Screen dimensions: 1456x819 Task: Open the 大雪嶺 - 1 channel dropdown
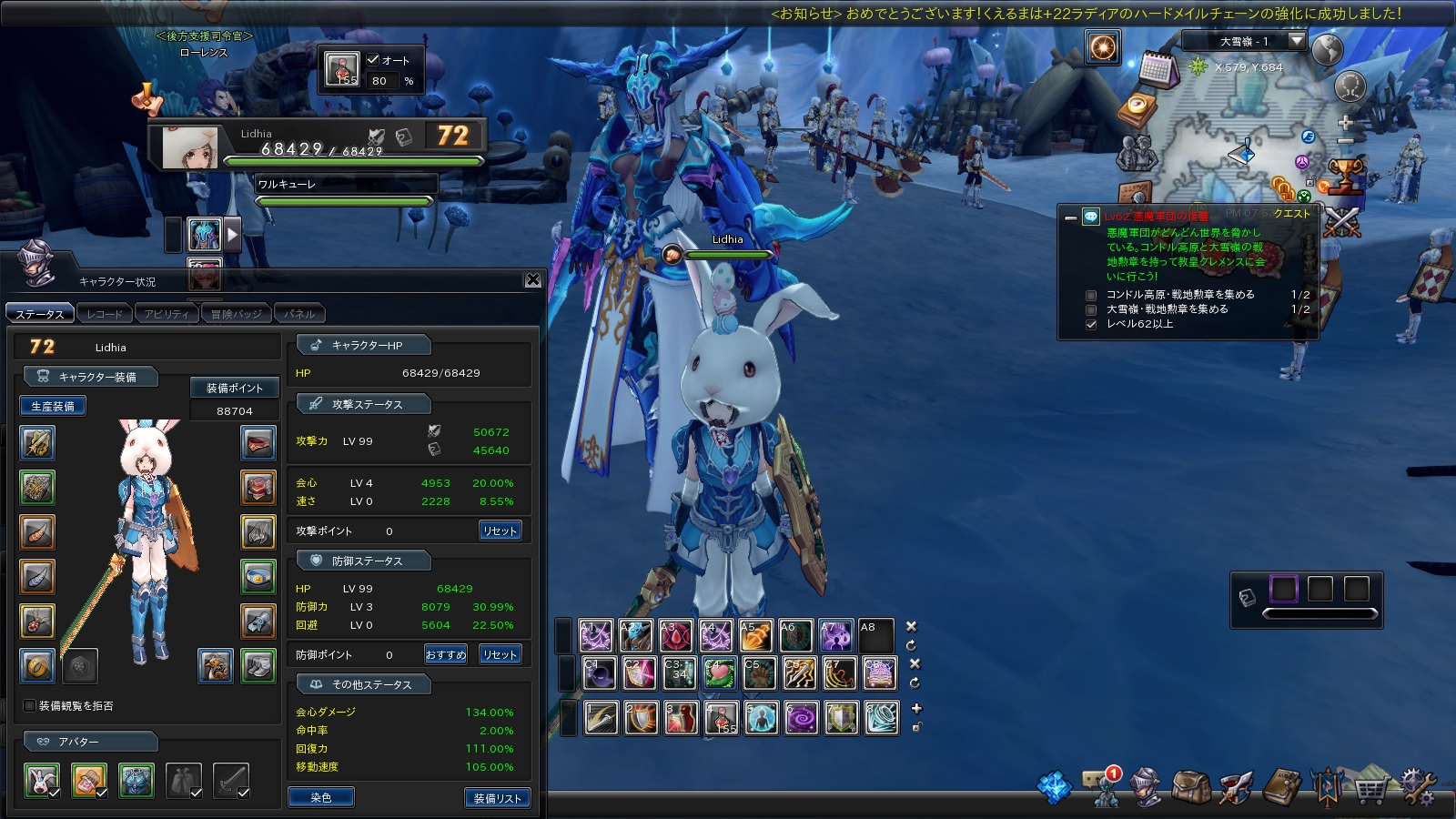(1297, 41)
